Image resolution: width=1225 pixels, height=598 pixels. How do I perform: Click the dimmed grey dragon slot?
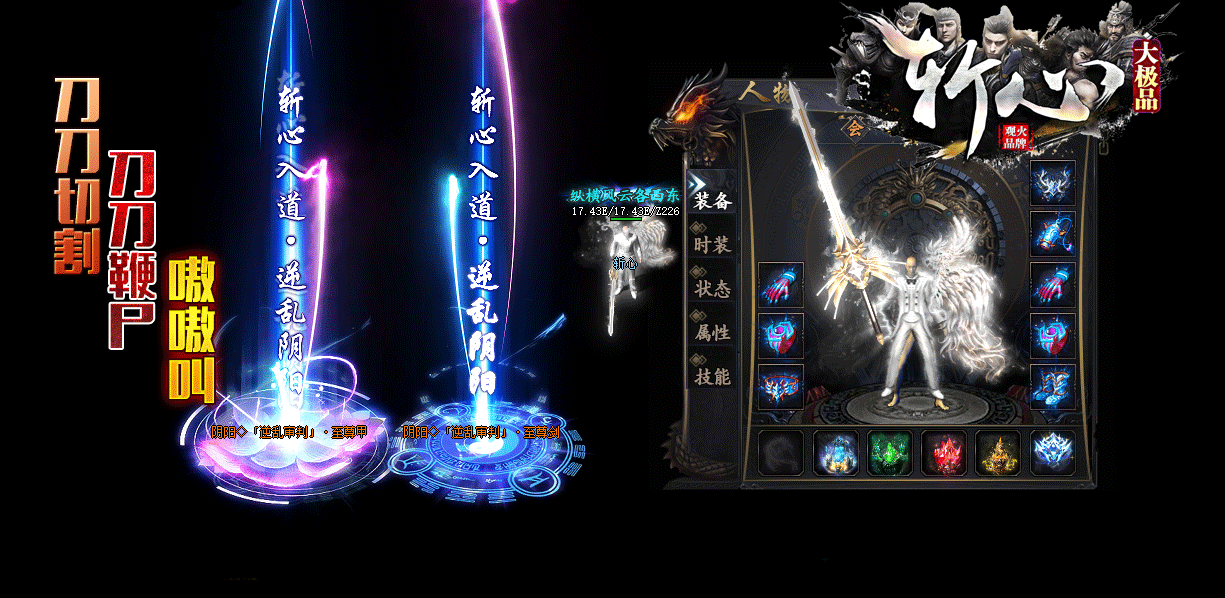781,453
